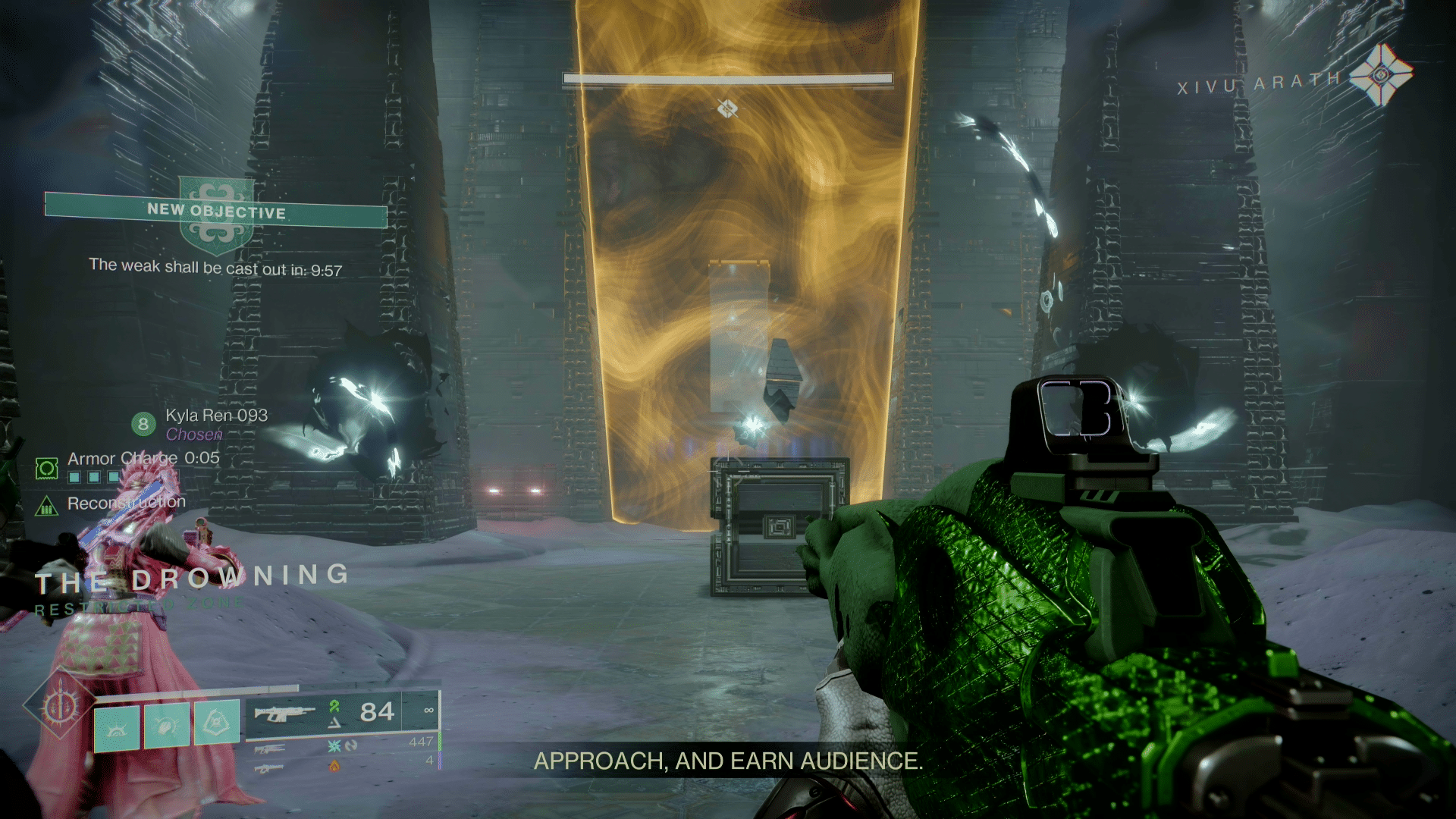This screenshot has width=1456, height=819.
Task: Click the Reconstruction perk triangle icon
Action: [47, 505]
